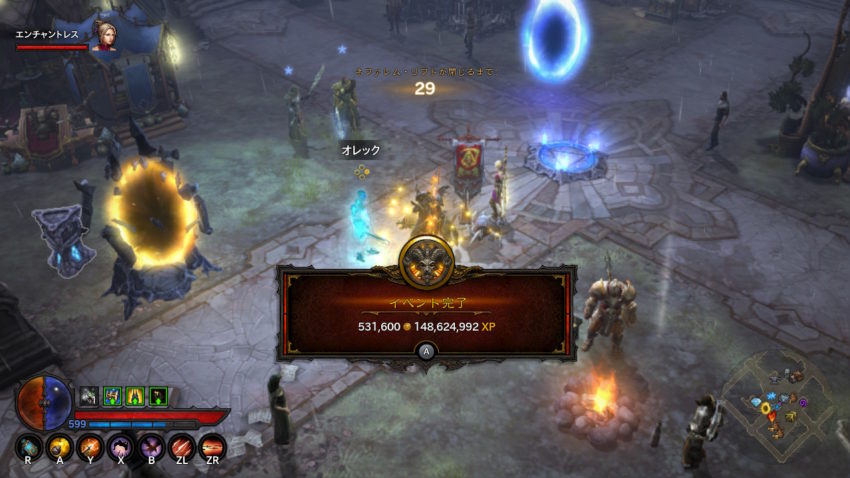Select the event complete reward banner

(x=426, y=312)
